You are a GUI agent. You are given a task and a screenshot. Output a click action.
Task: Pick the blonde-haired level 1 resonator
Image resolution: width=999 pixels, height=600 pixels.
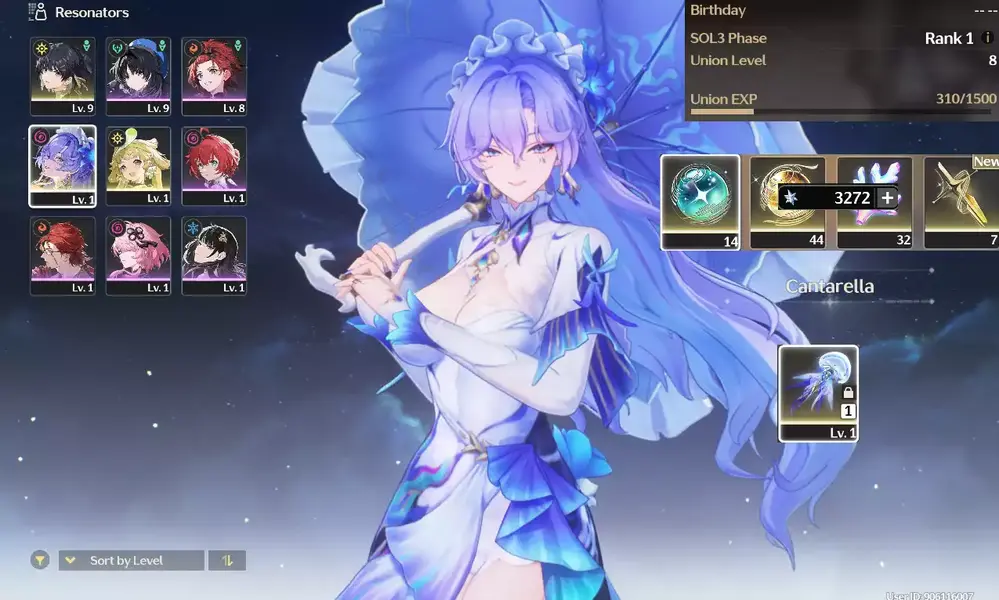(x=138, y=165)
